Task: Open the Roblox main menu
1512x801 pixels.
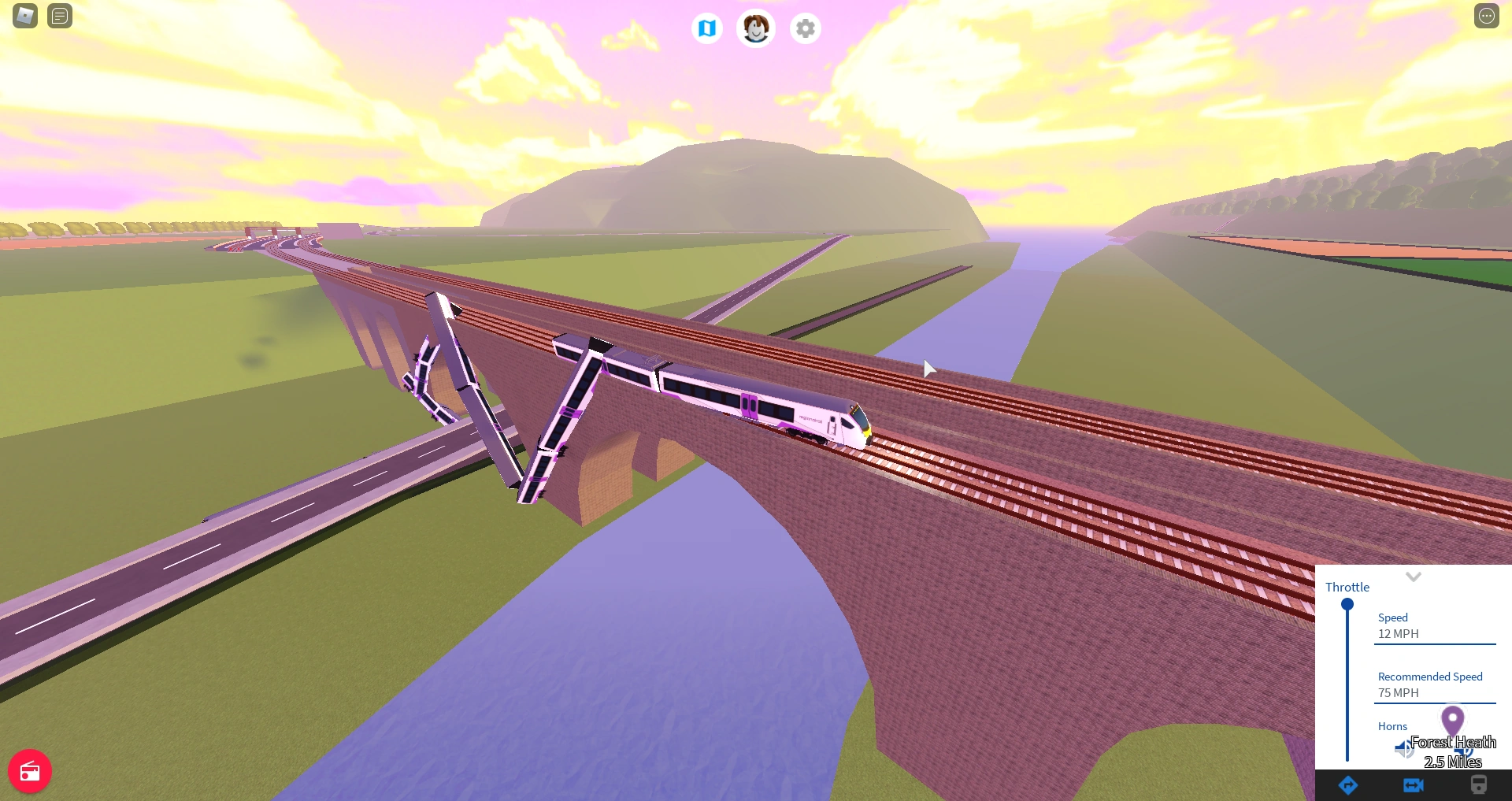Action: point(24,15)
